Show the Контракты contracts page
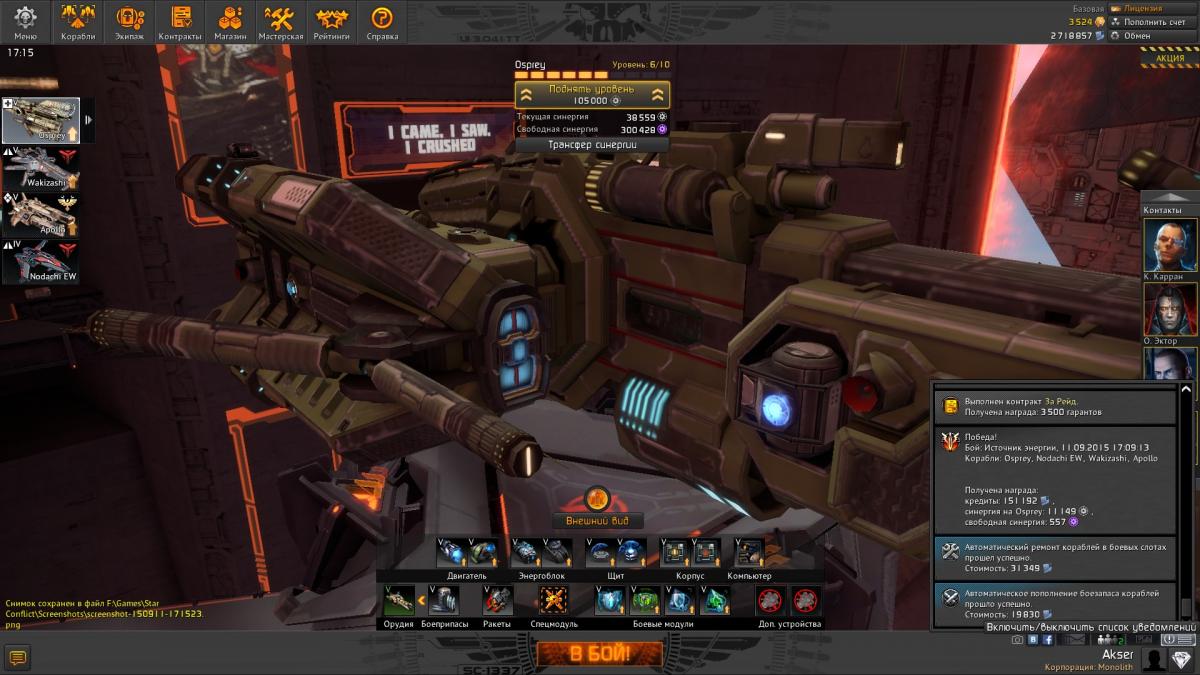Screen dimensions: 1200x675 180,22
